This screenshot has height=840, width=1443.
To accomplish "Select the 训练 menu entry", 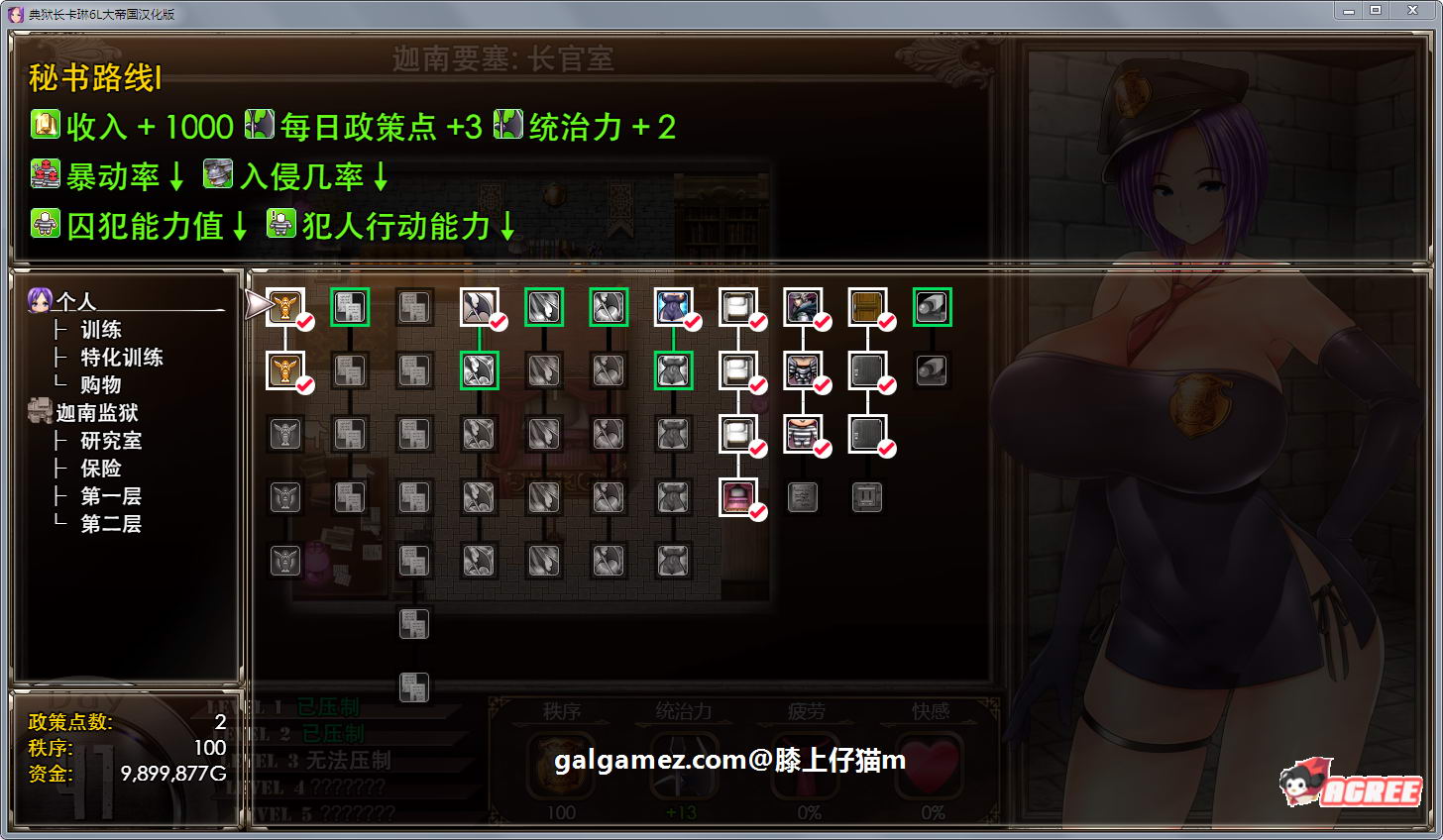I will pyautogui.click(x=101, y=329).
